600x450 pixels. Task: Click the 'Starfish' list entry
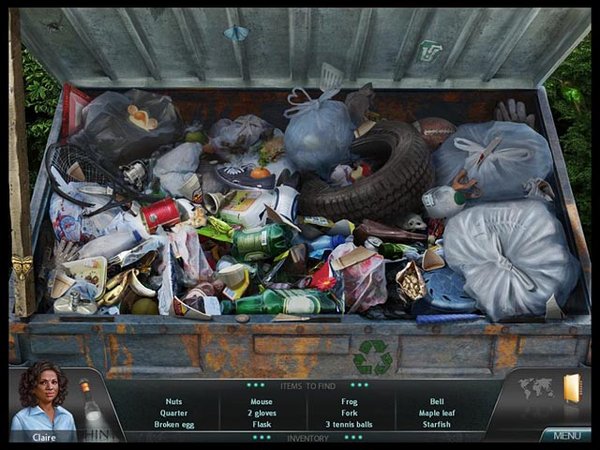tap(435, 424)
